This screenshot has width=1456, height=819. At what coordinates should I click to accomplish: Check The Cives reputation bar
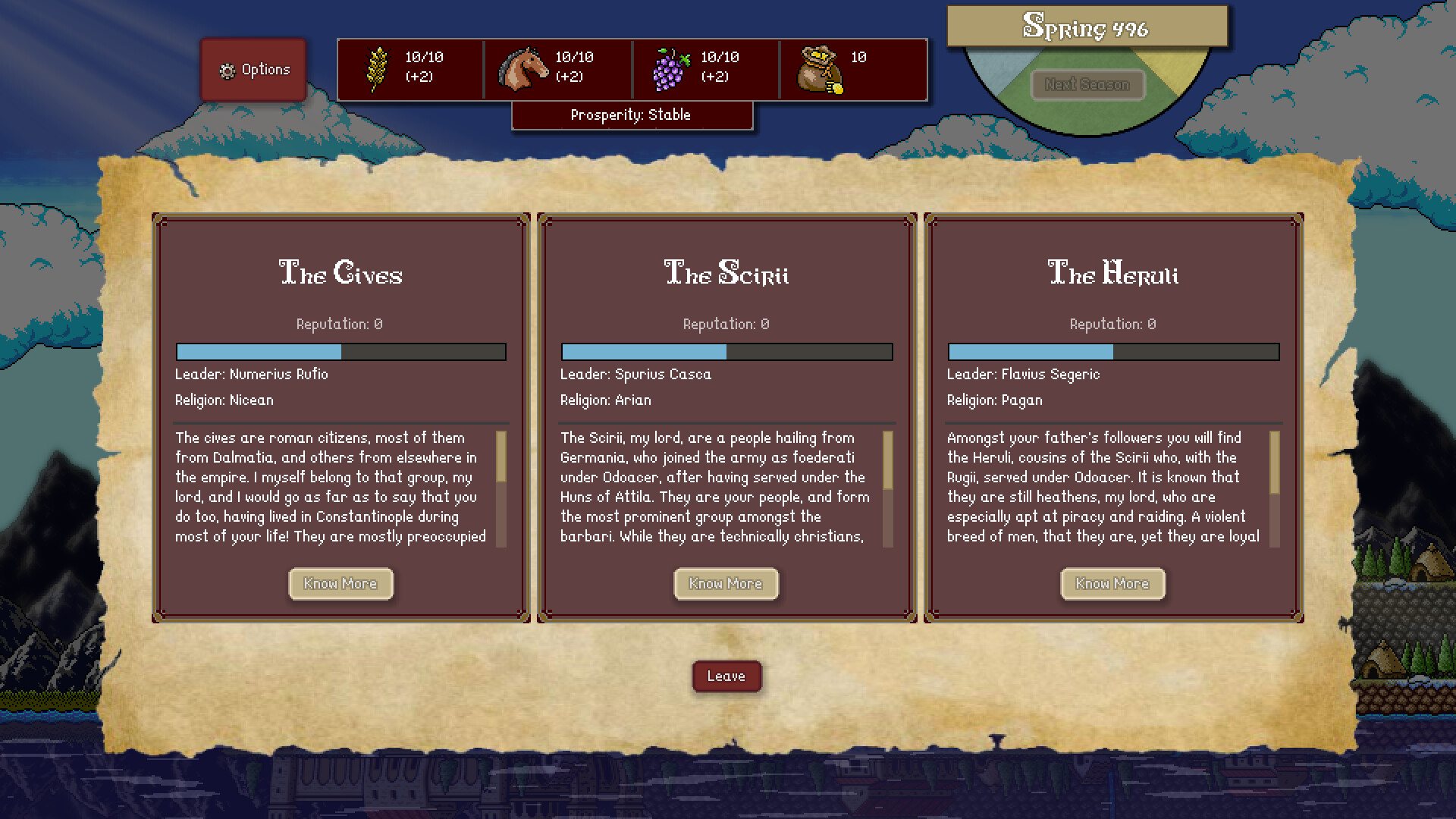(x=340, y=351)
